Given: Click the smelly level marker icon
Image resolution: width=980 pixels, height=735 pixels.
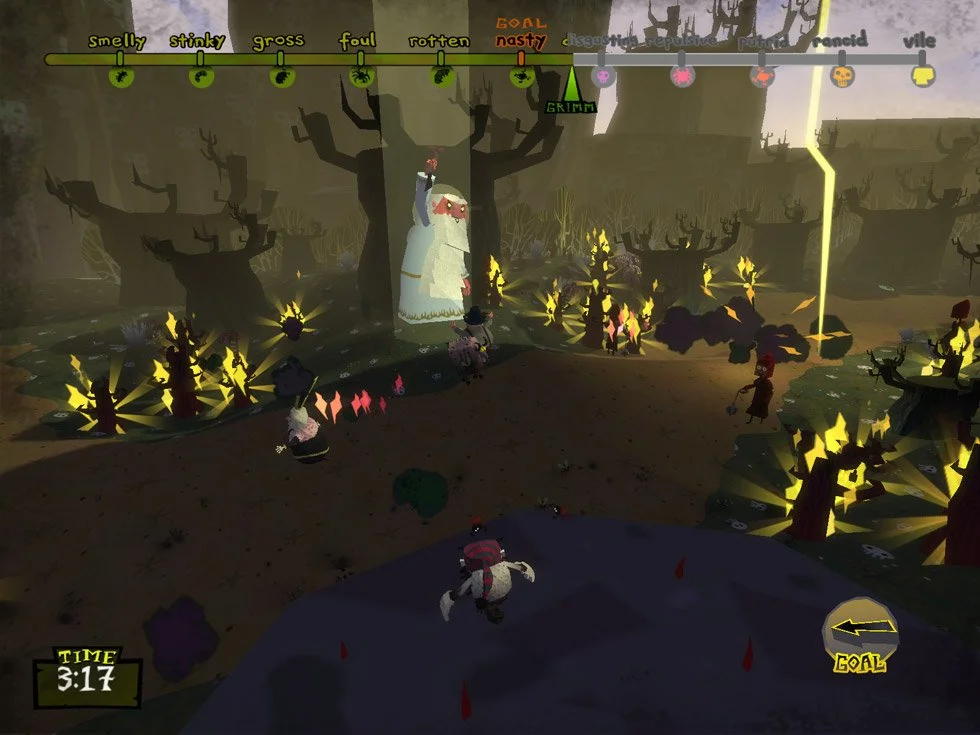Looking at the screenshot, I should (121, 76).
